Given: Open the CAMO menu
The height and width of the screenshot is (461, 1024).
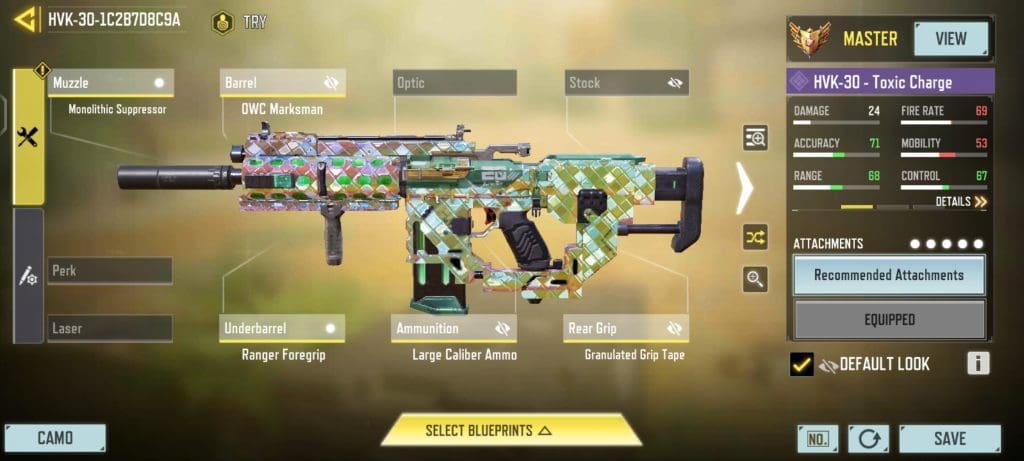Looking at the screenshot, I should pos(55,438).
